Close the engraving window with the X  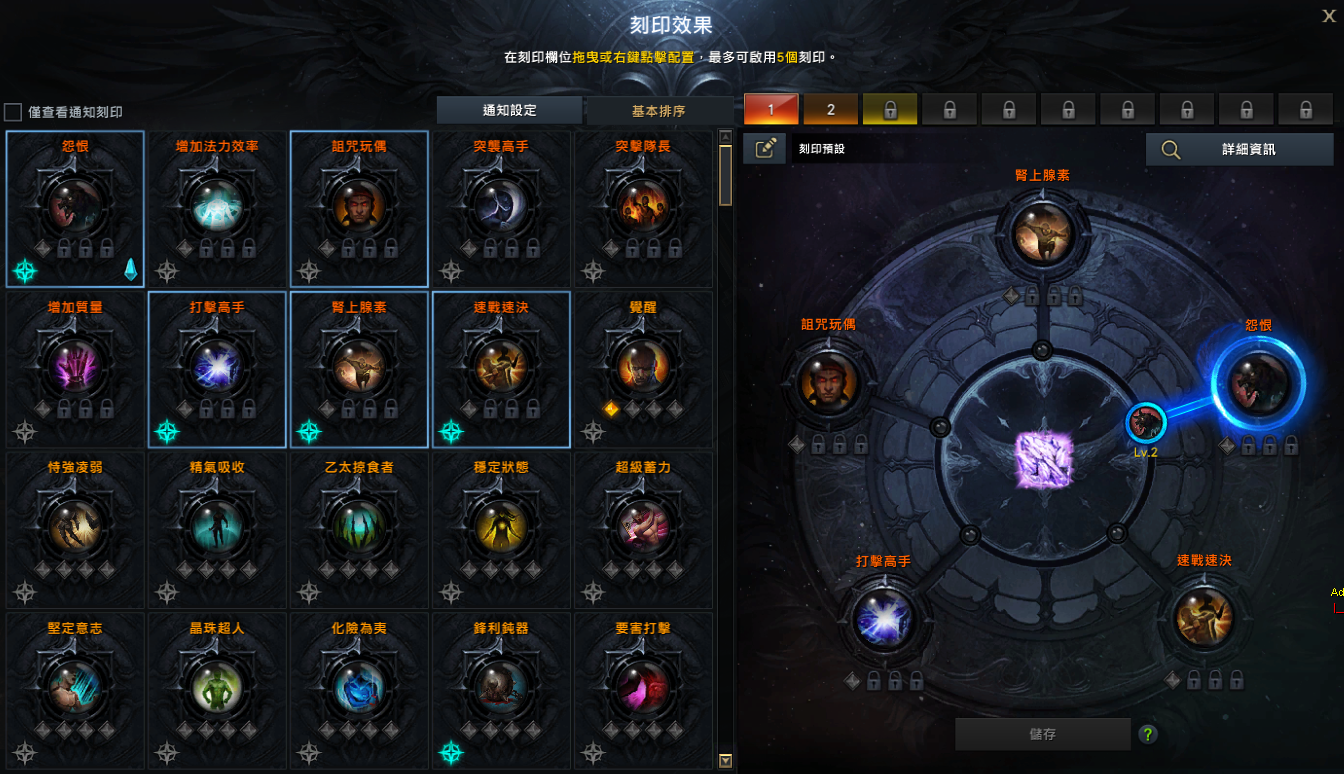tap(1328, 14)
